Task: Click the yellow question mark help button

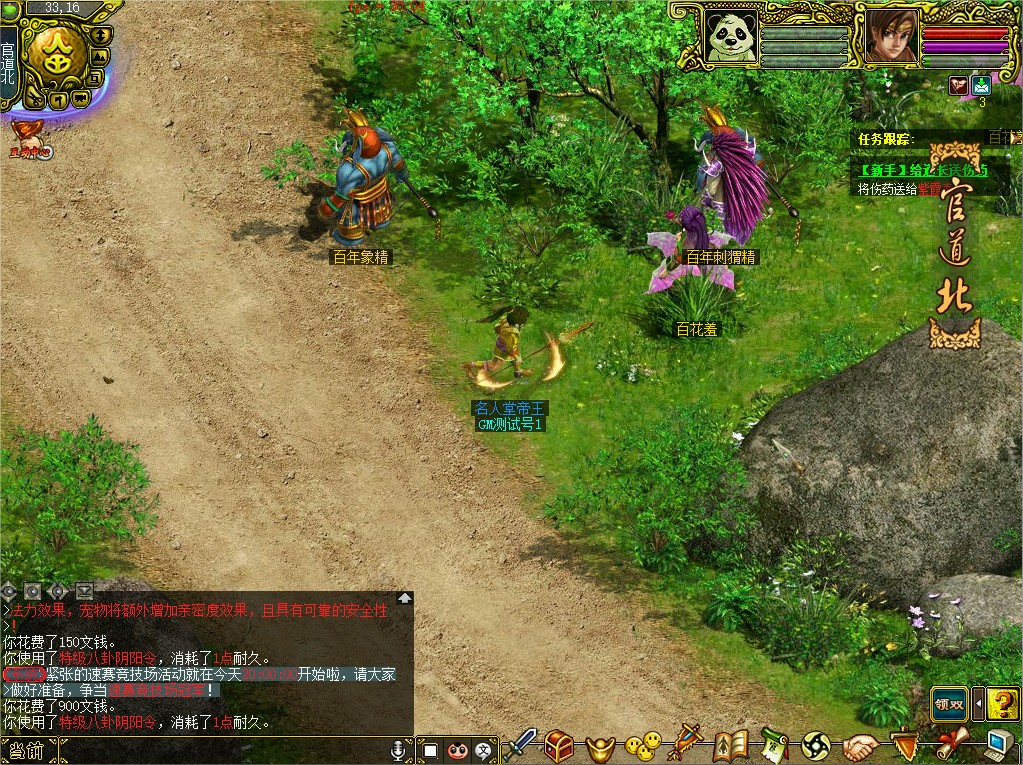Action: (x=1002, y=704)
